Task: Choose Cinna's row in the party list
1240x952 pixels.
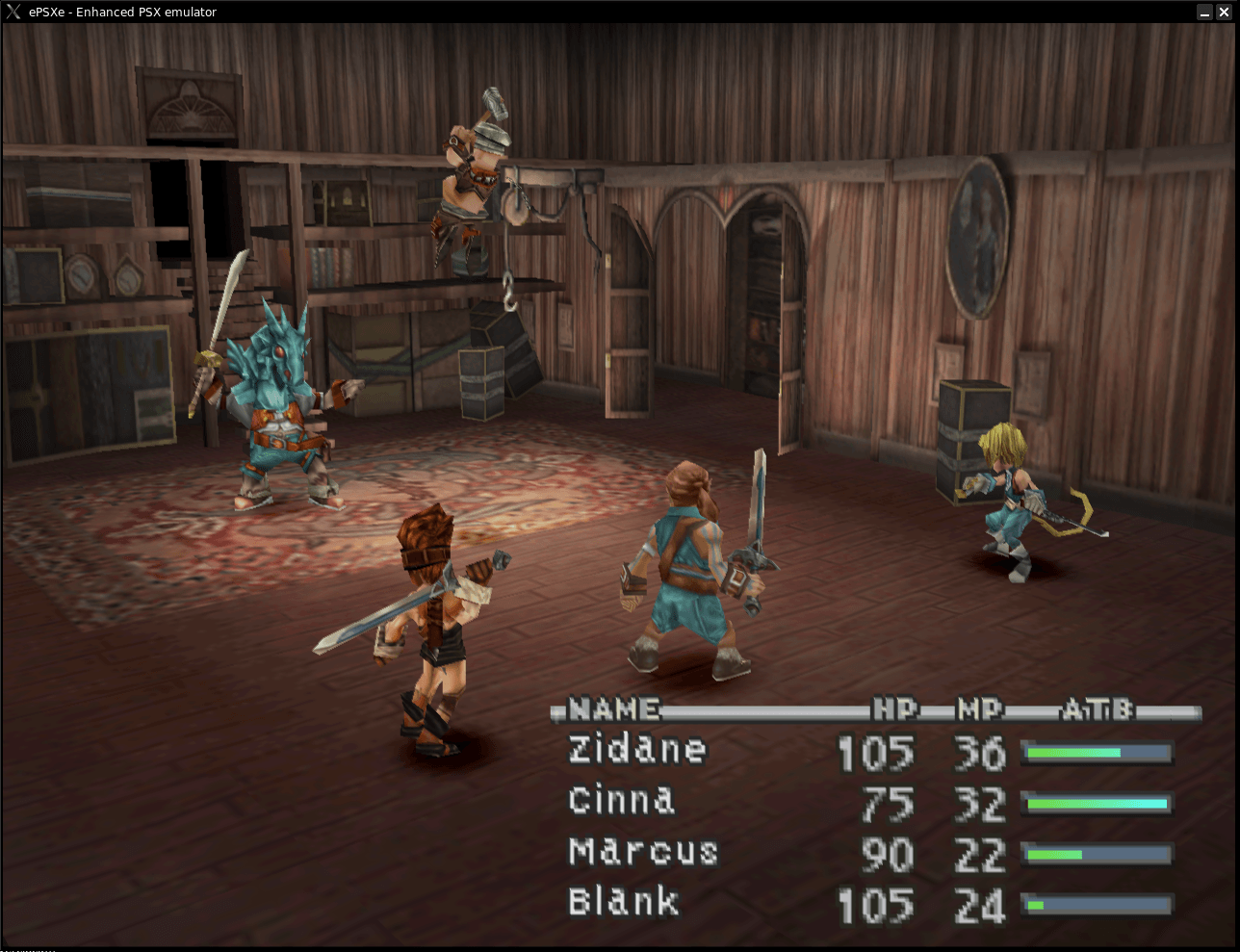Action: pyautogui.click(x=622, y=801)
